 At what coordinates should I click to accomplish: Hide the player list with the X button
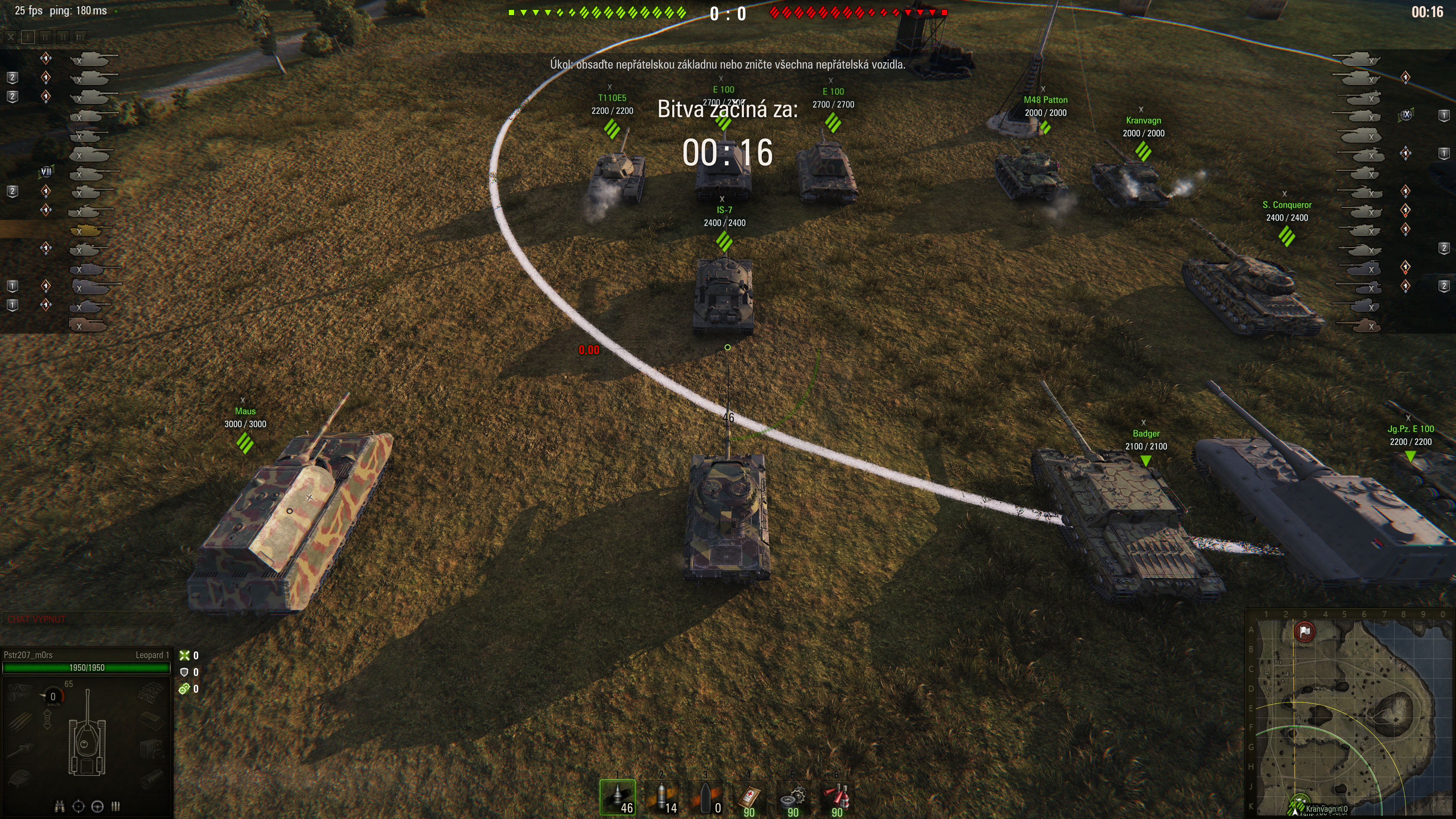11,37
